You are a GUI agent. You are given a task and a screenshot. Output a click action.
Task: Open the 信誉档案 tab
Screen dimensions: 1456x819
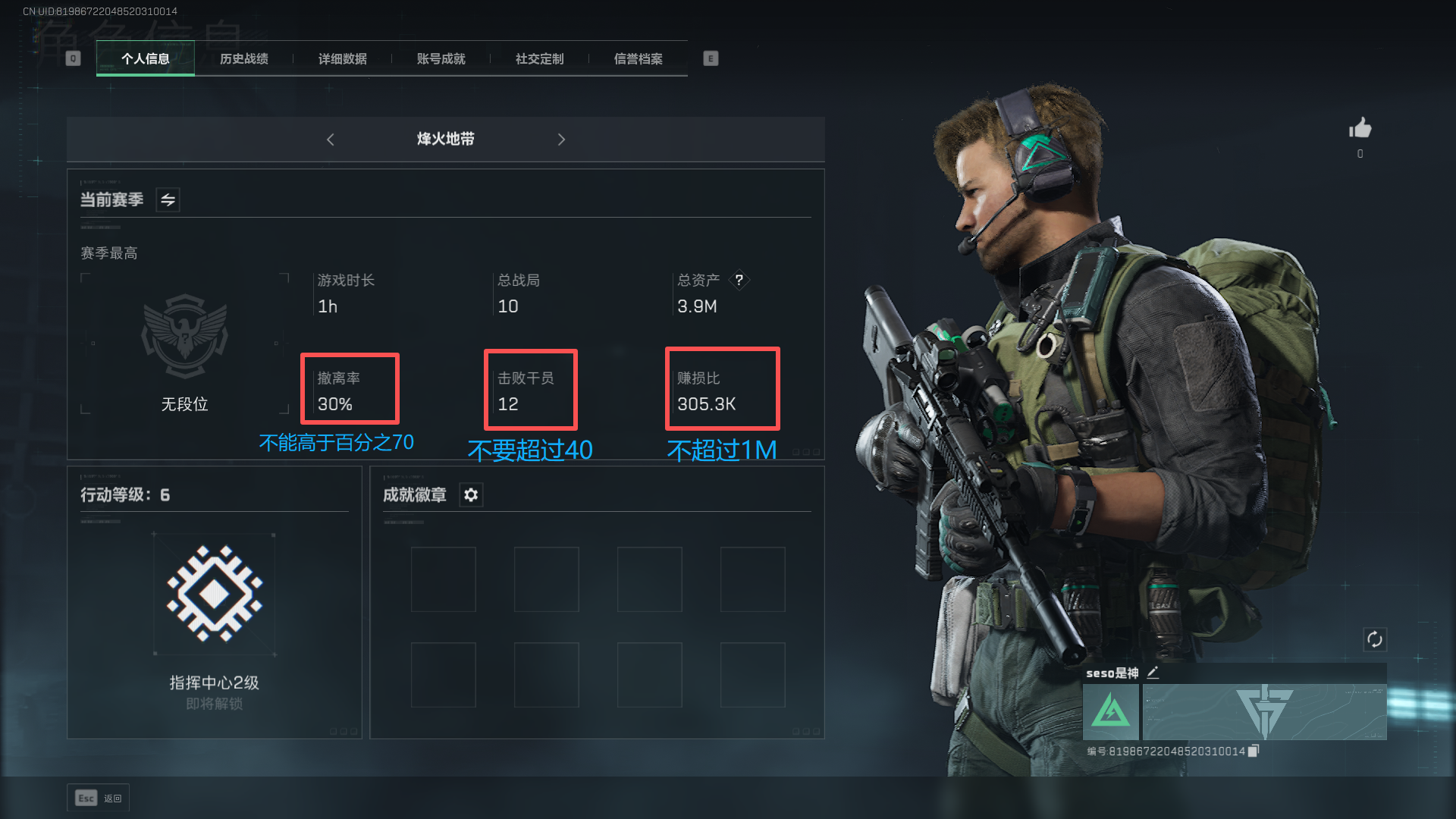click(639, 59)
